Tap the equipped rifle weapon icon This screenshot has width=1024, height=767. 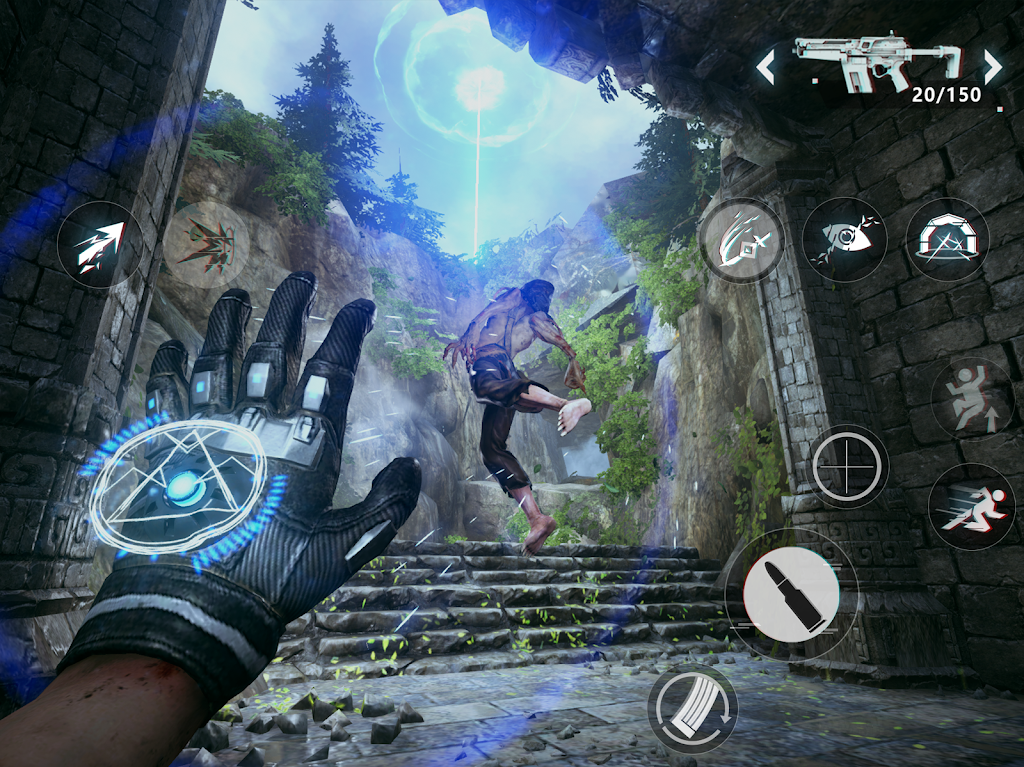tap(878, 63)
